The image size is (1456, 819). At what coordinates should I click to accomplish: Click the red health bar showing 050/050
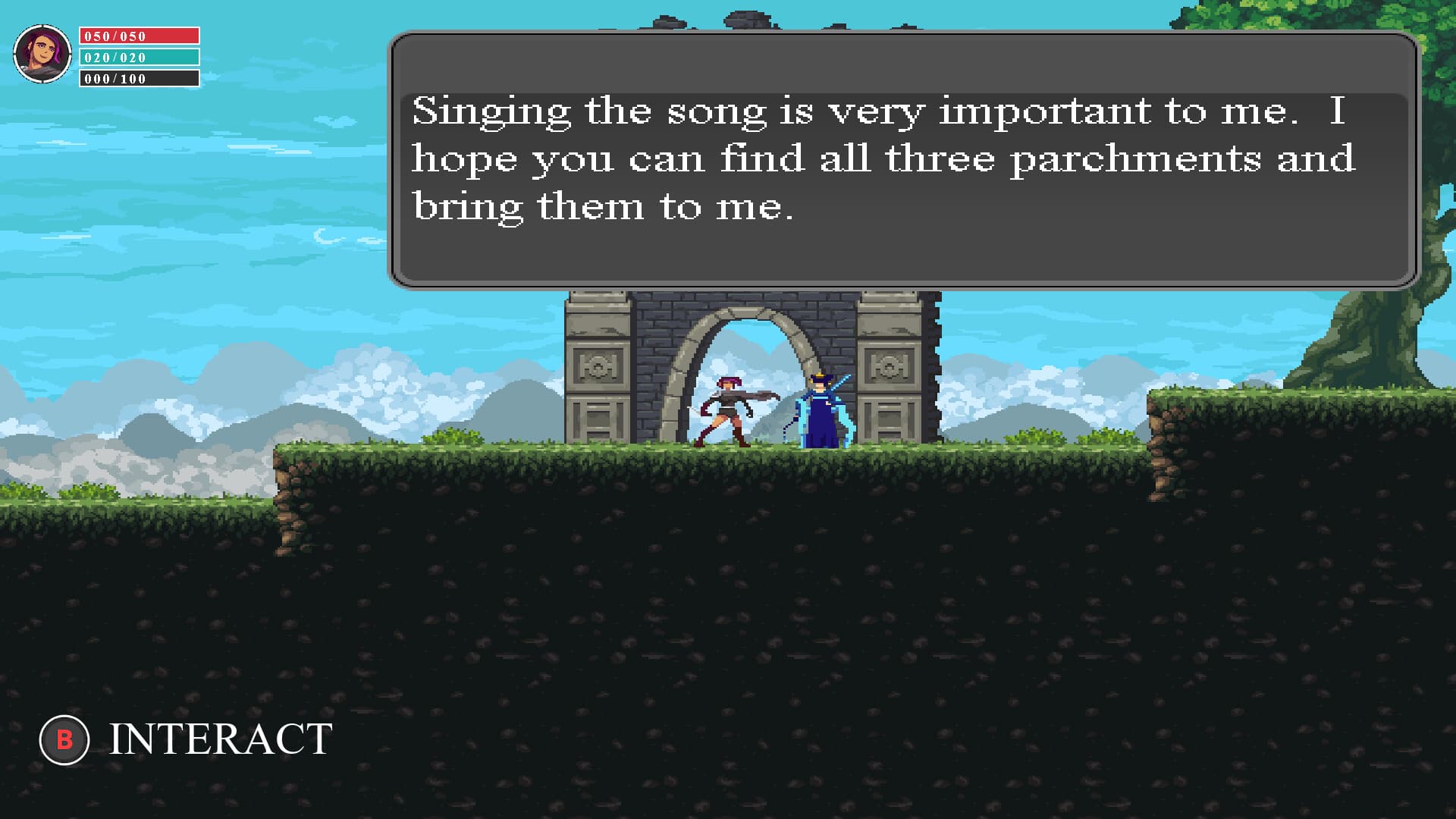(x=140, y=34)
